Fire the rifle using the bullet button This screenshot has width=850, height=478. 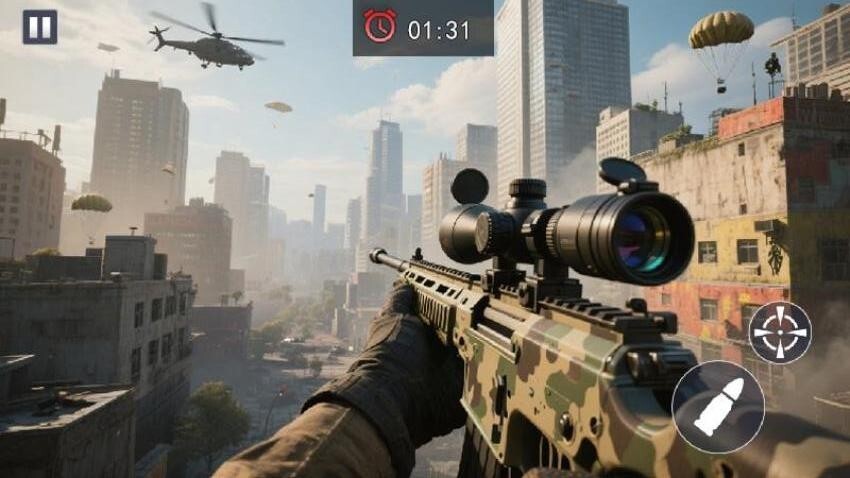[x=718, y=407]
